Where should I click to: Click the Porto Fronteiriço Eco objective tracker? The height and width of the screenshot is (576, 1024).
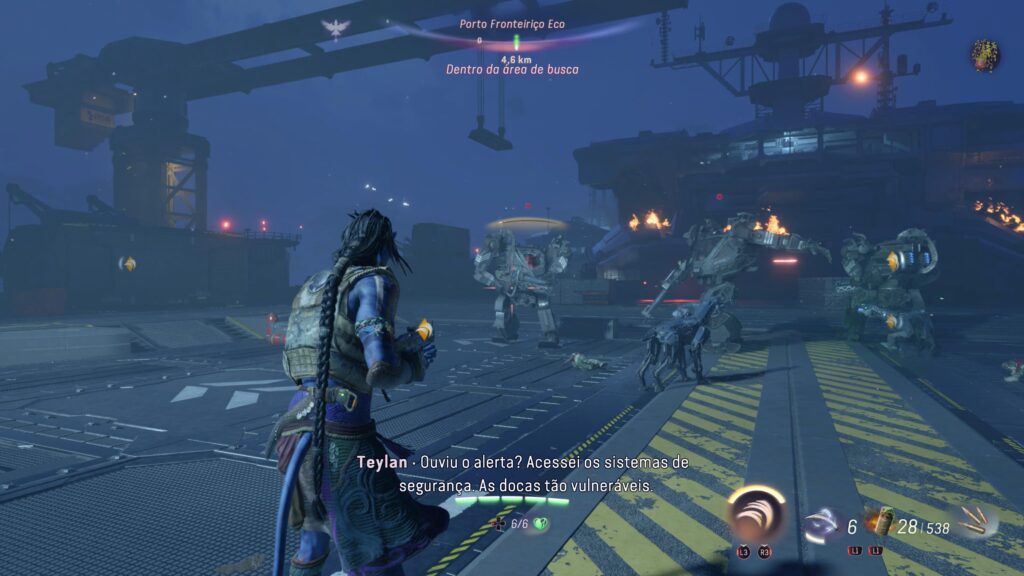tap(512, 23)
